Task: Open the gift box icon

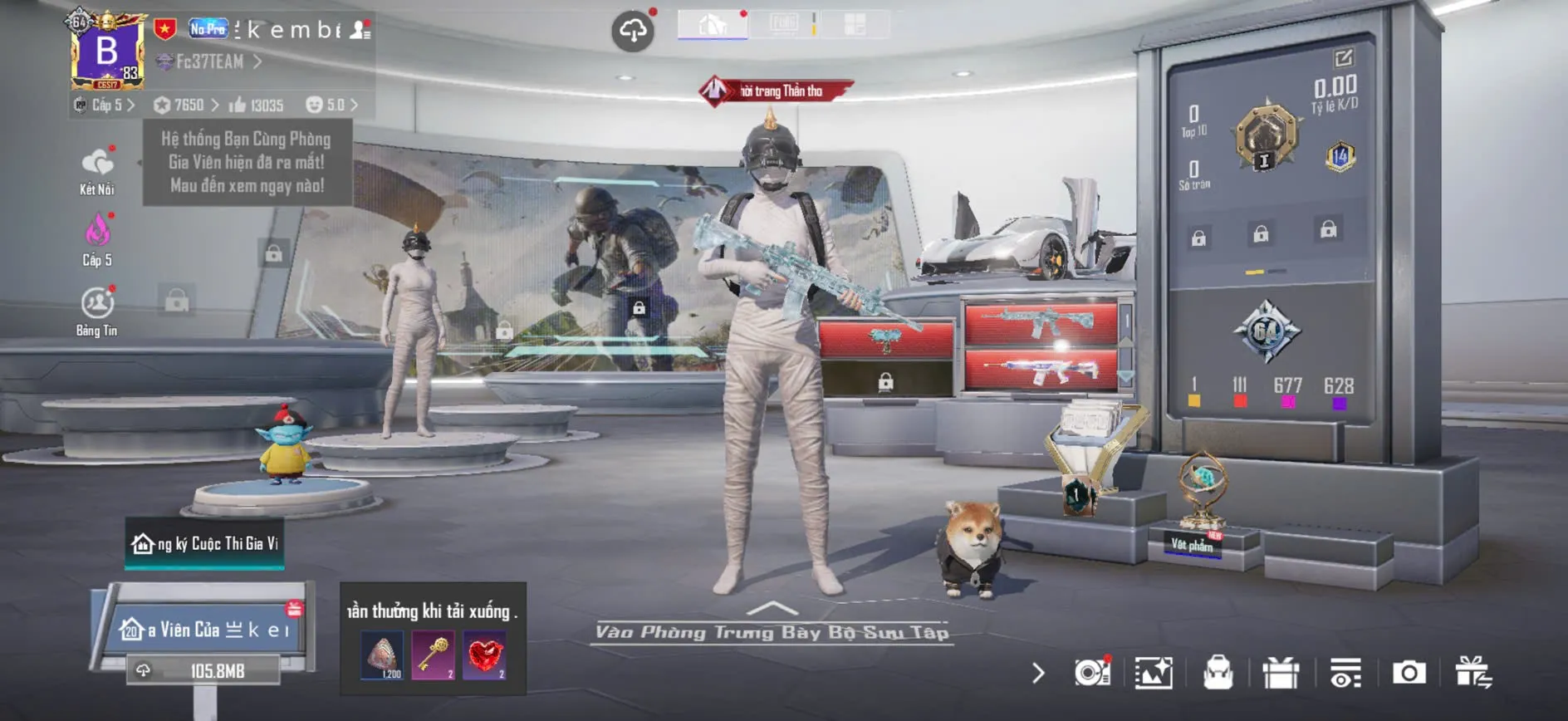Action: point(1281,673)
